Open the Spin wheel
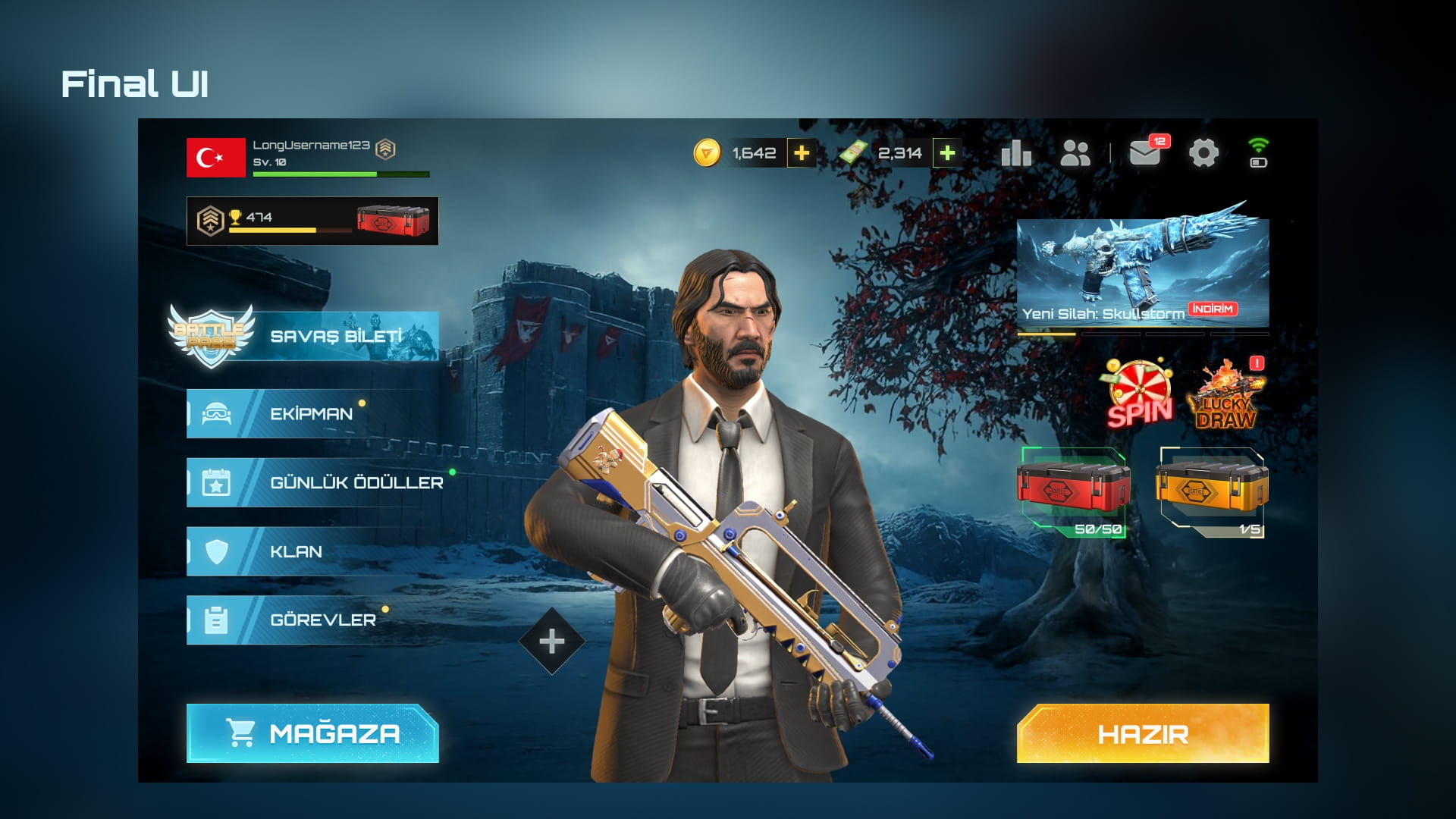This screenshot has width=1456, height=819. [x=1139, y=394]
